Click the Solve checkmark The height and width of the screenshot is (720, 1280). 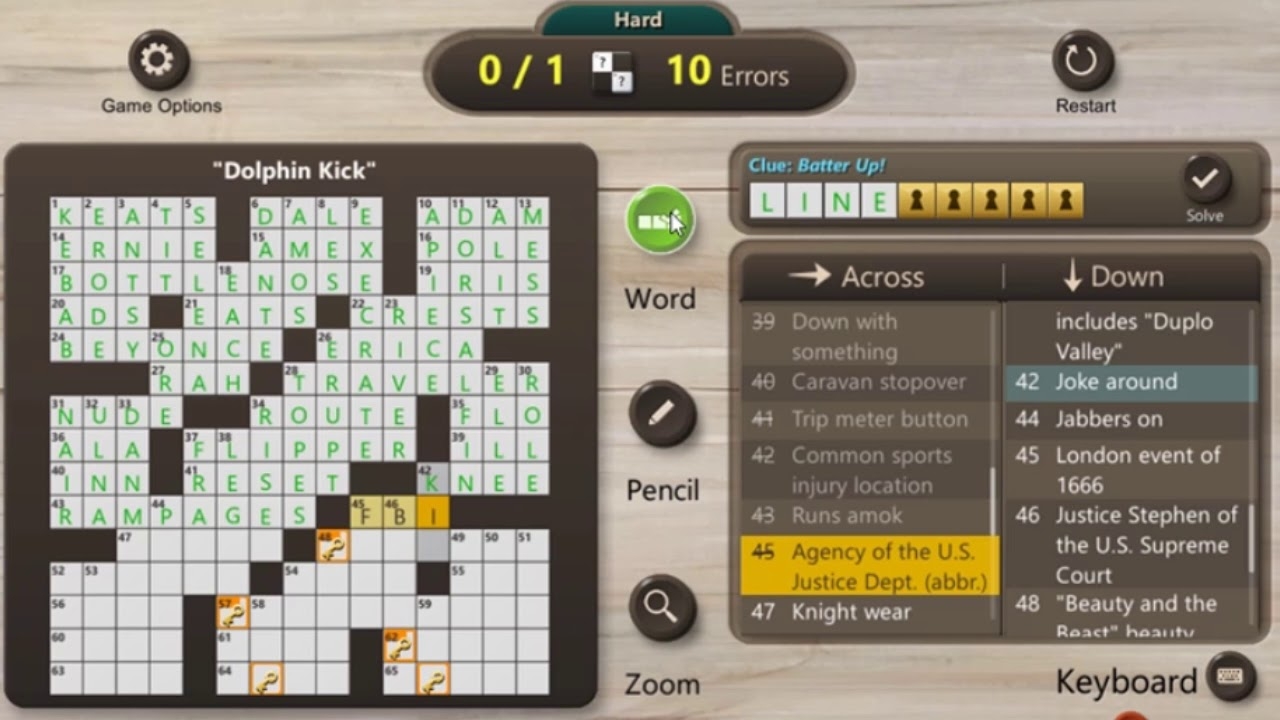coord(1205,183)
